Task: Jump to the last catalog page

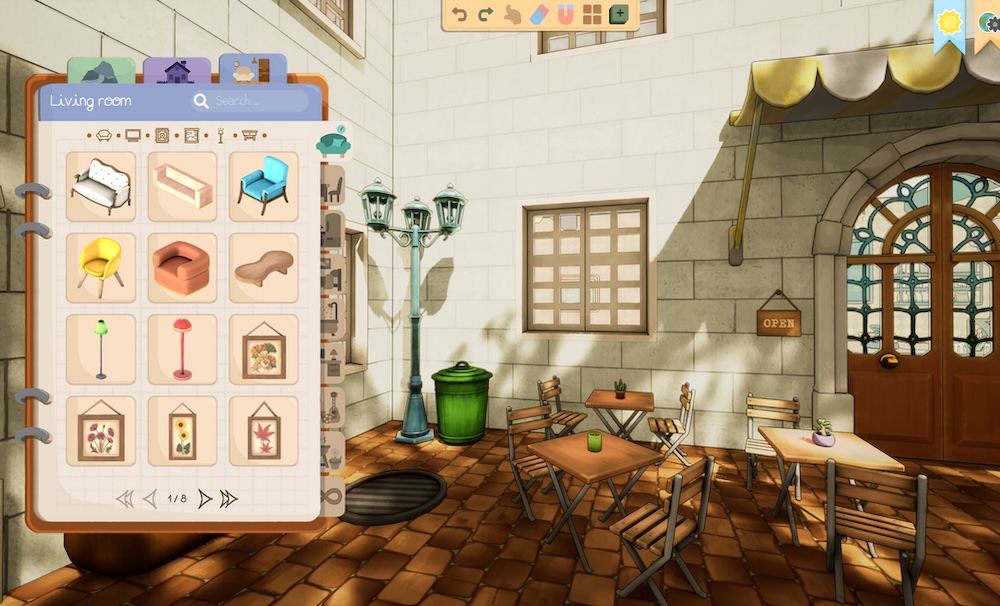Action: coord(229,498)
